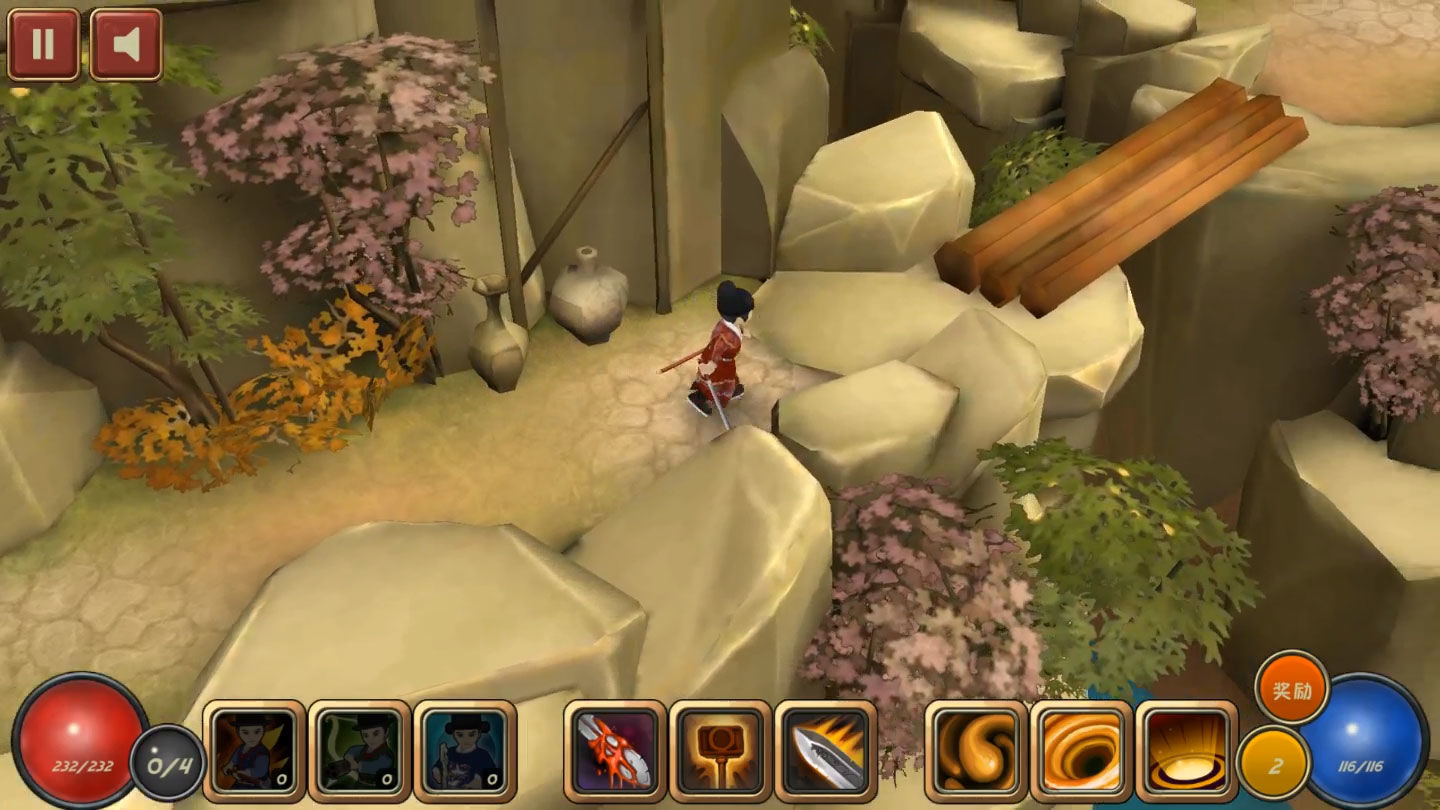This screenshot has width=1440, height=810.
Task: Cast the glowing ground burst ability
Action: (x=1187, y=751)
